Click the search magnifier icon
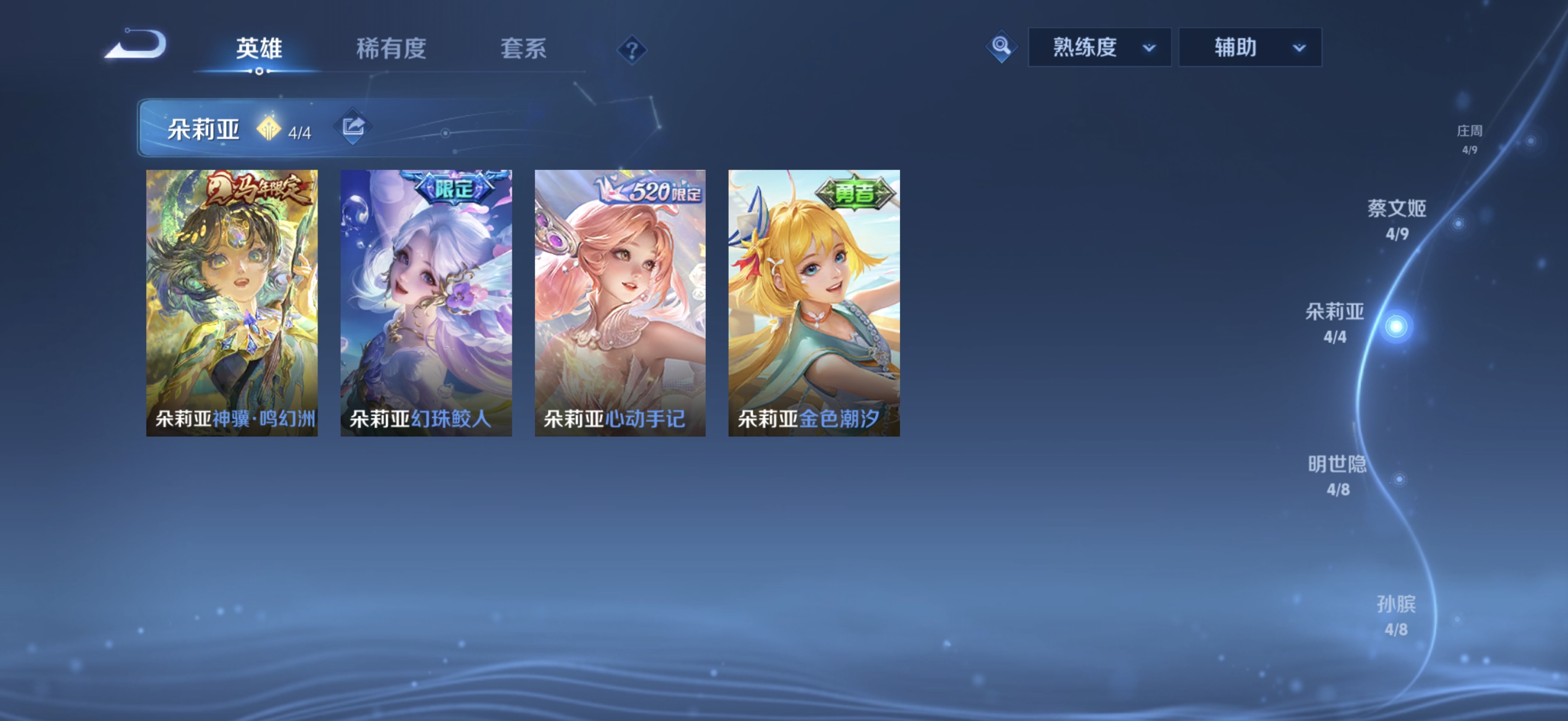The height and width of the screenshot is (721, 1568). click(x=1001, y=47)
